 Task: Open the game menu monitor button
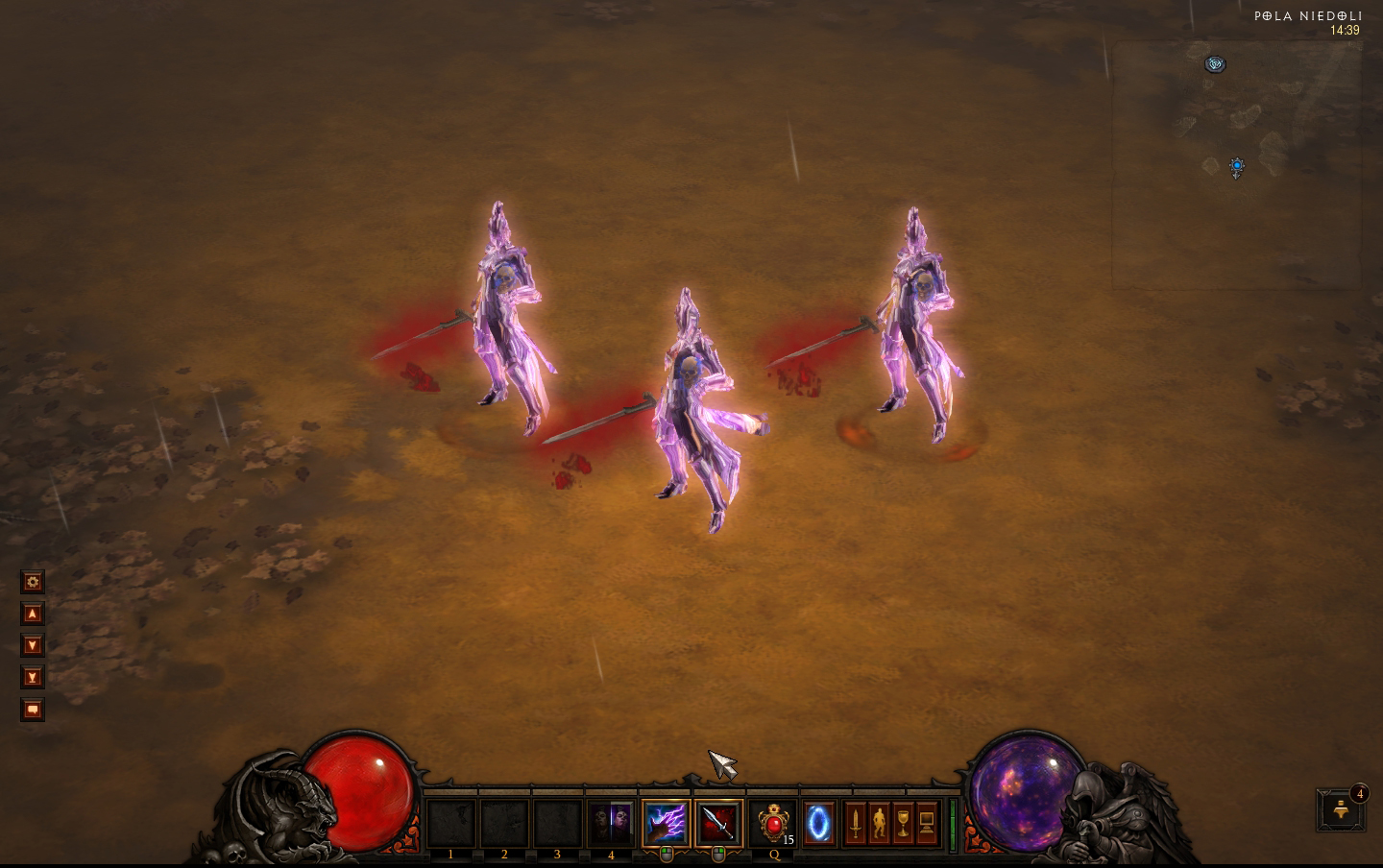[927, 824]
